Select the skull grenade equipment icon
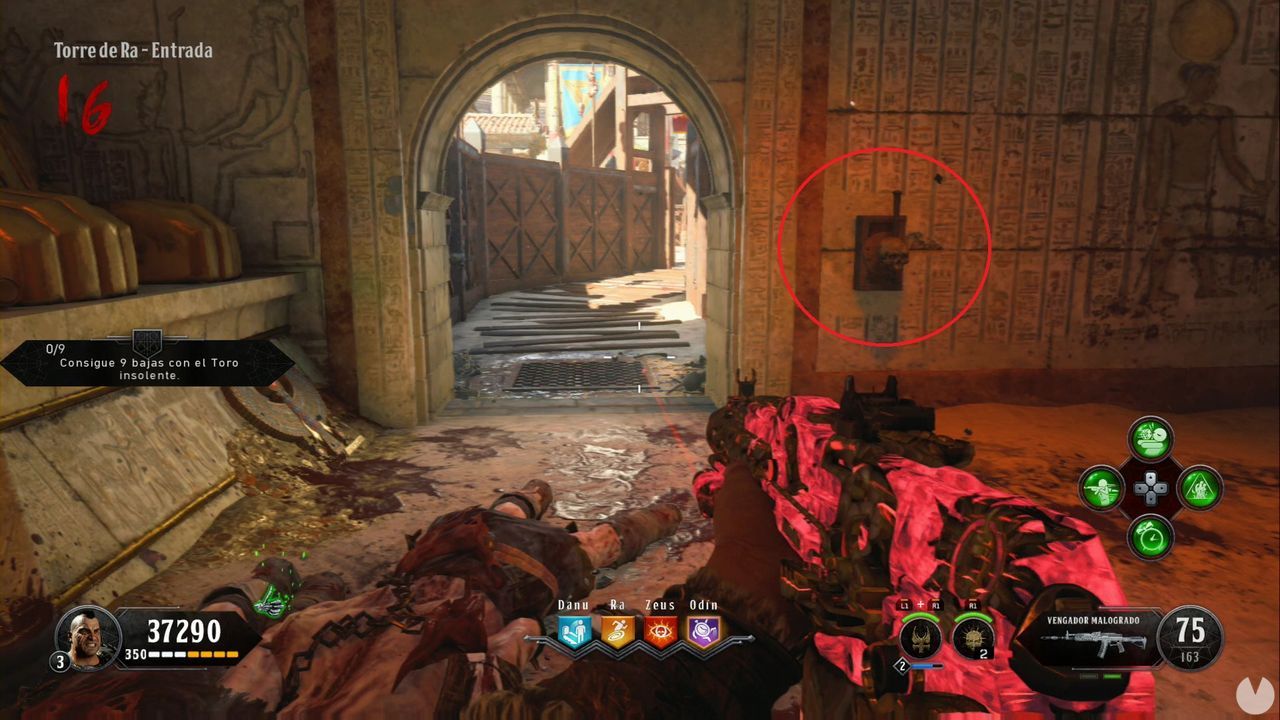The width and height of the screenshot is (1280, 720). (973, 637)
